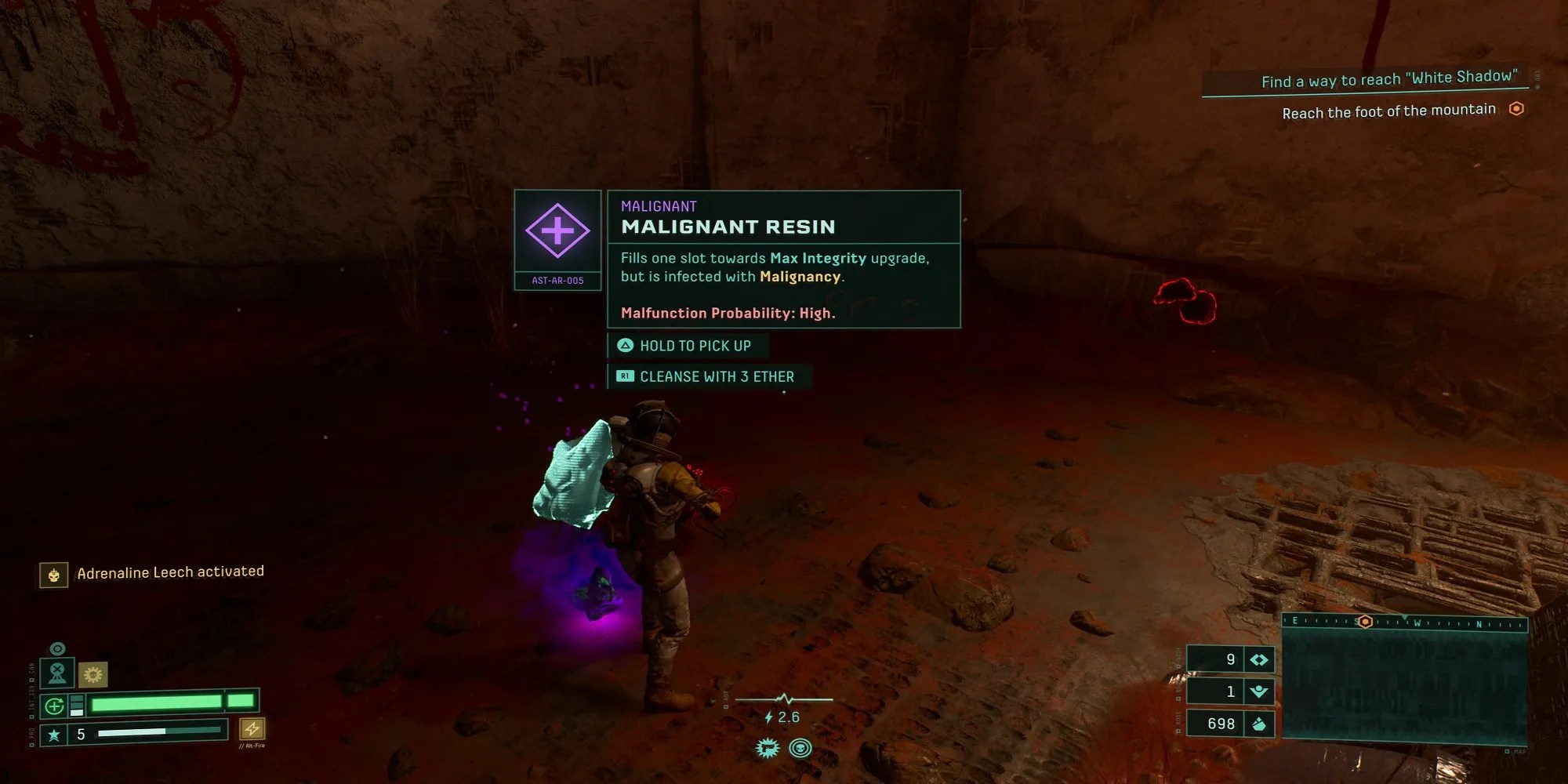Click the obolites currency icon
The height and width of the screenshot is (784, 1568).
(x=1259, y=724)
